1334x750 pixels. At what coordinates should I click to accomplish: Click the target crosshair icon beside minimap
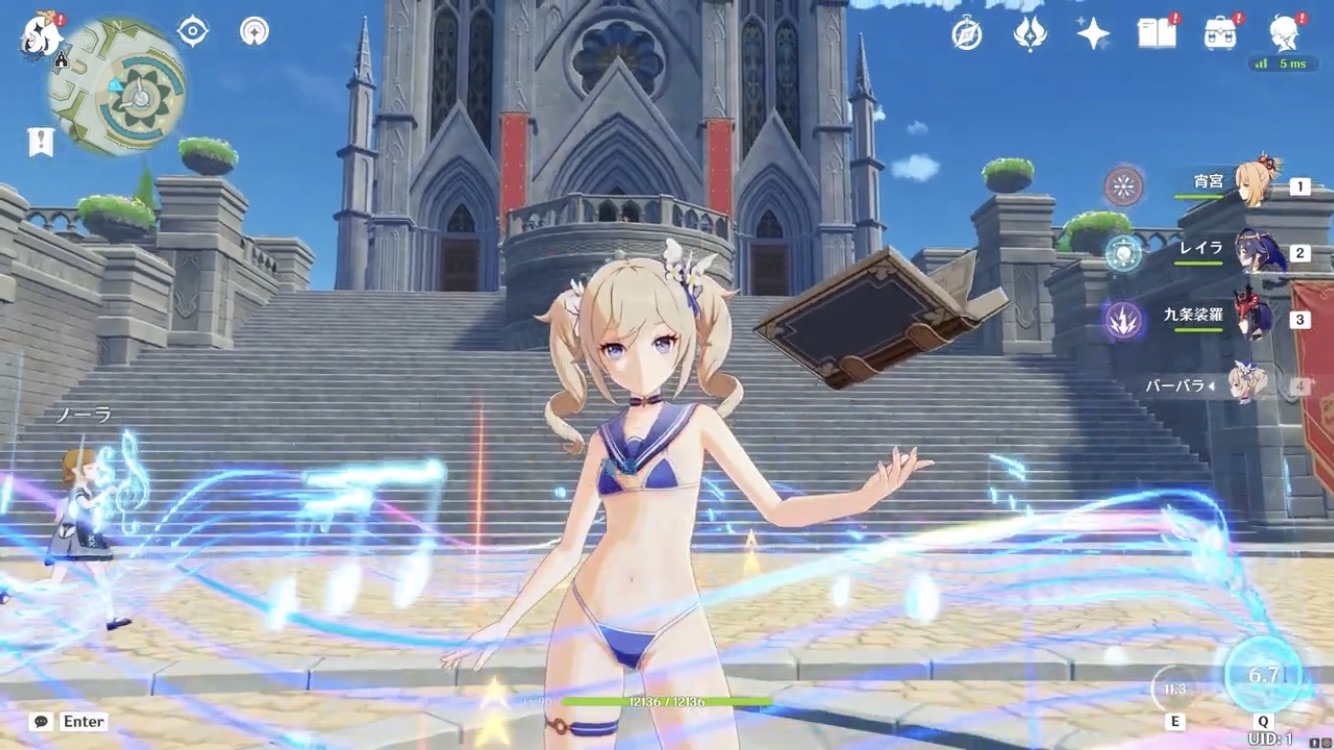coord(192,31)
